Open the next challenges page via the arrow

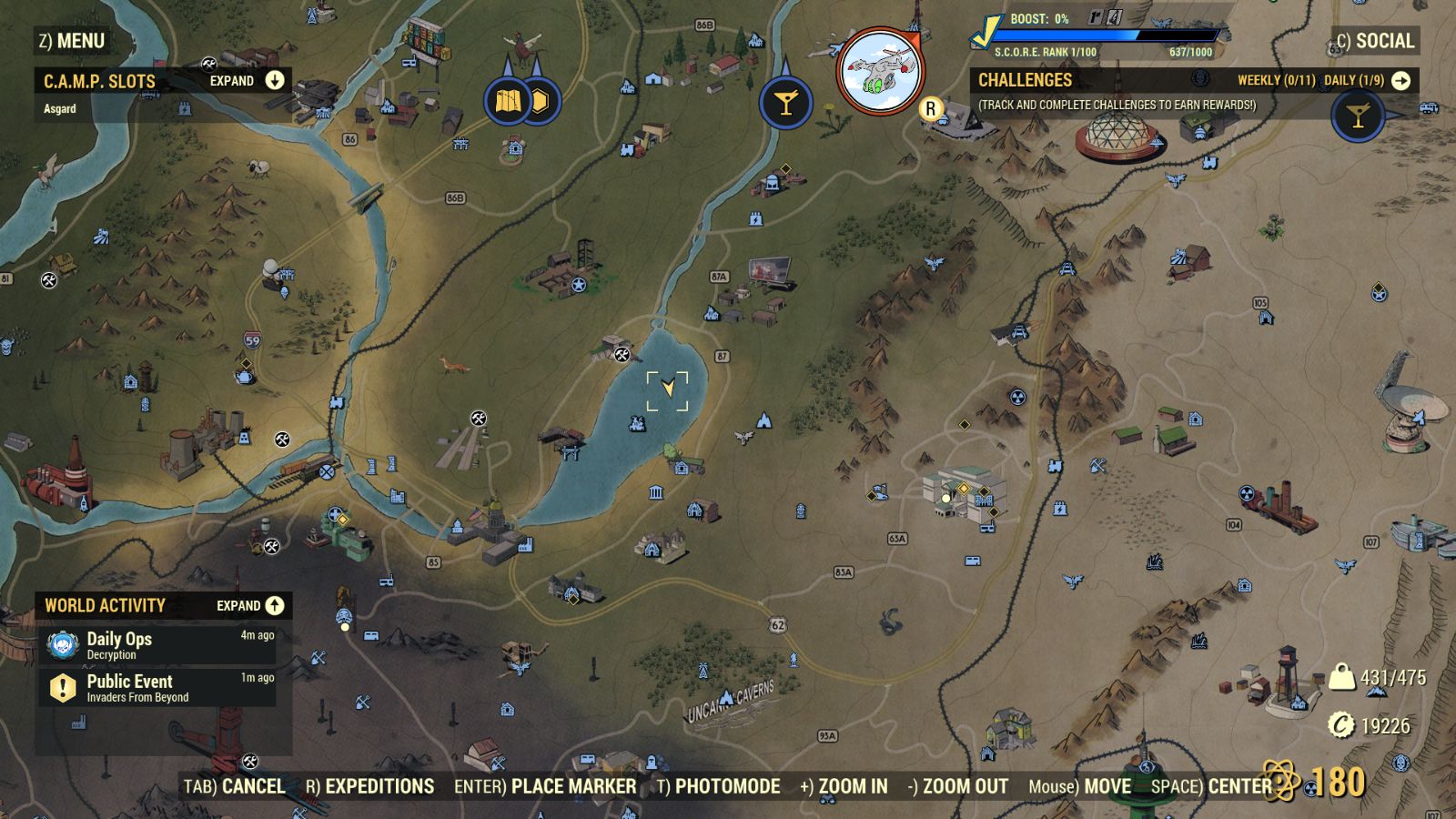pyautogui.click(x=1401, y=80)
